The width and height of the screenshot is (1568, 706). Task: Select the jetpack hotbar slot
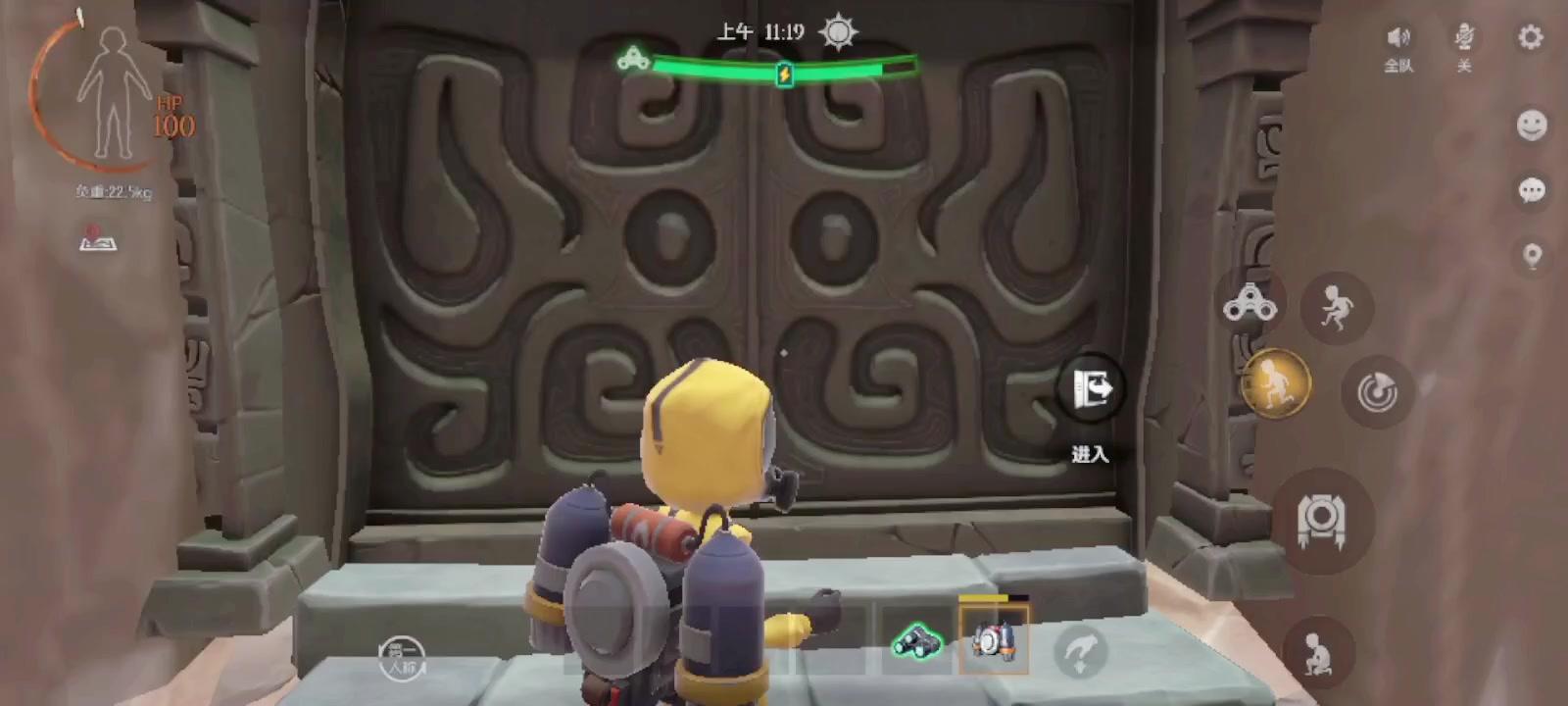pyautogui.click(x=994, y=640)
